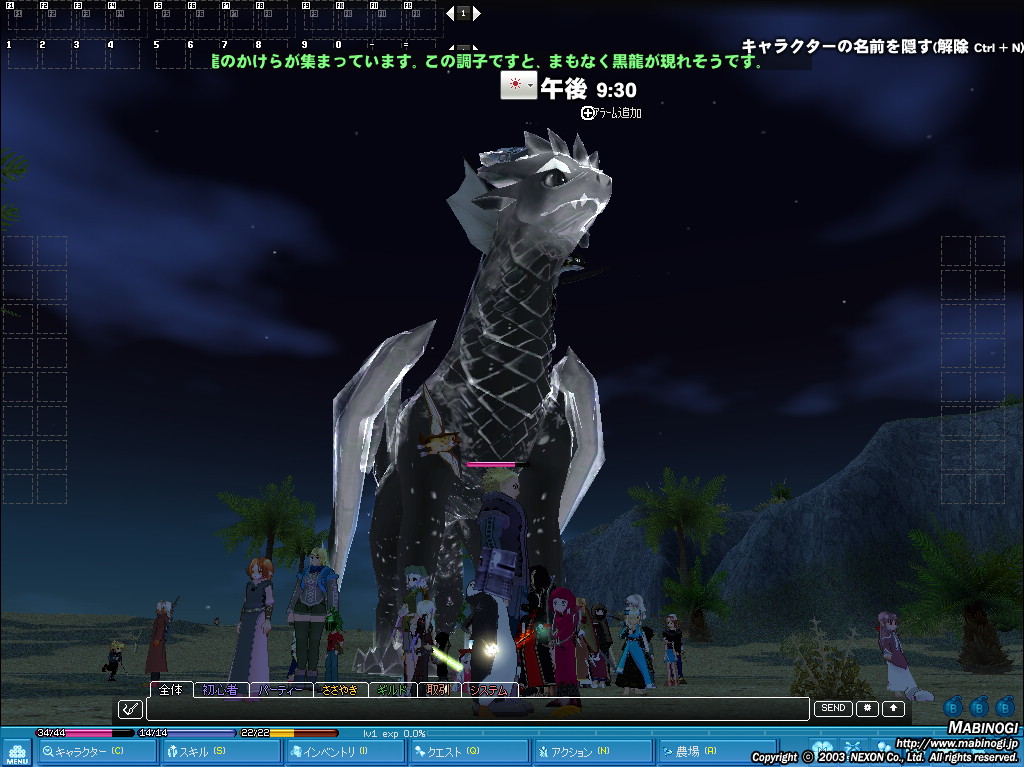Select the パーティー (Party) chat tab
The width and height of the screenshot is (1024, 767).
279,690
